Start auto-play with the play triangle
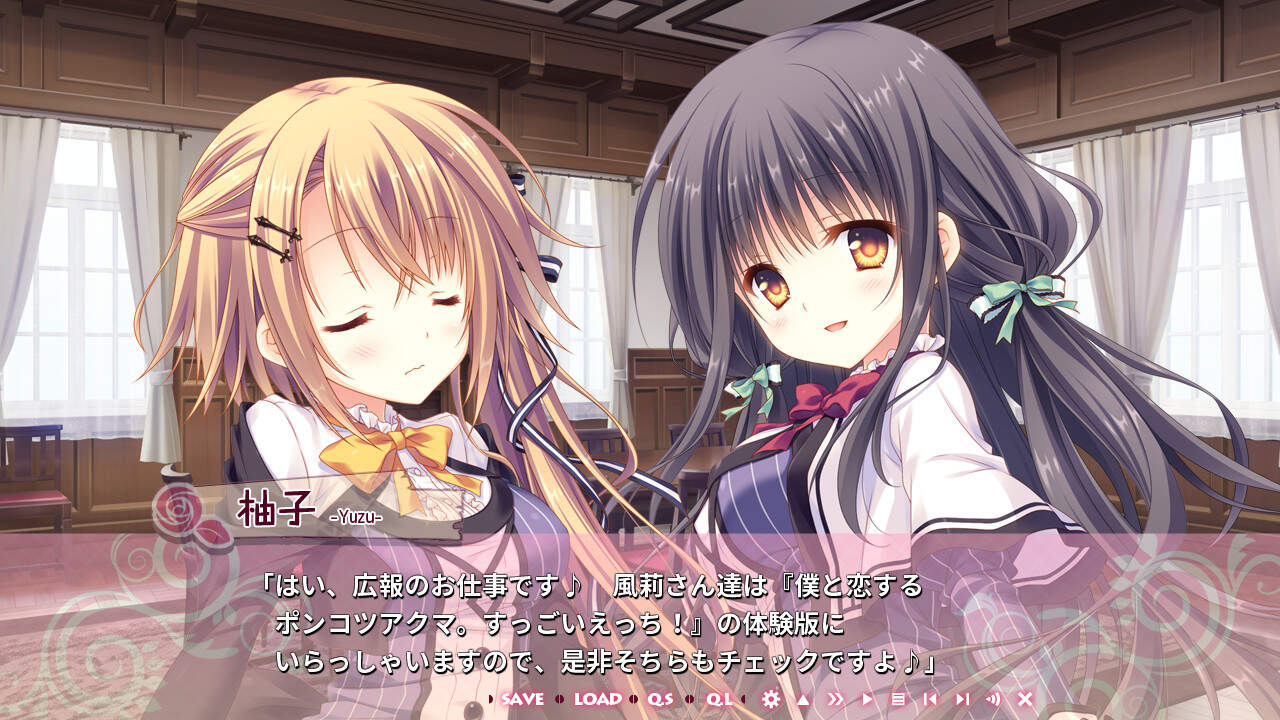The image size is (1280, 720). 867,699
